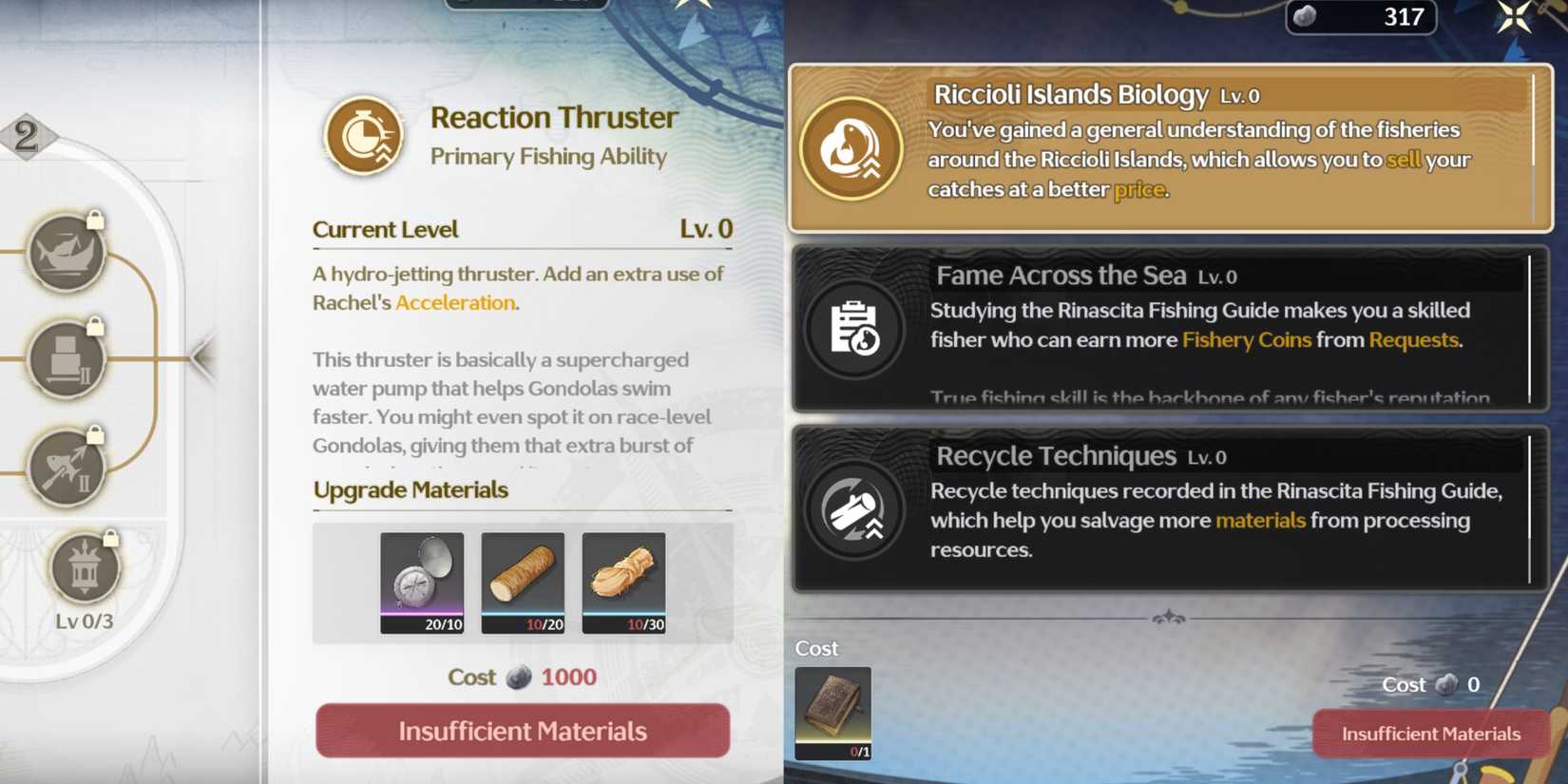Viewport: 1568px width, 784px height.
Task: Select the Fame Across the Sea clipboard icon
Action: pyautogui.click(x=852, y=328)
